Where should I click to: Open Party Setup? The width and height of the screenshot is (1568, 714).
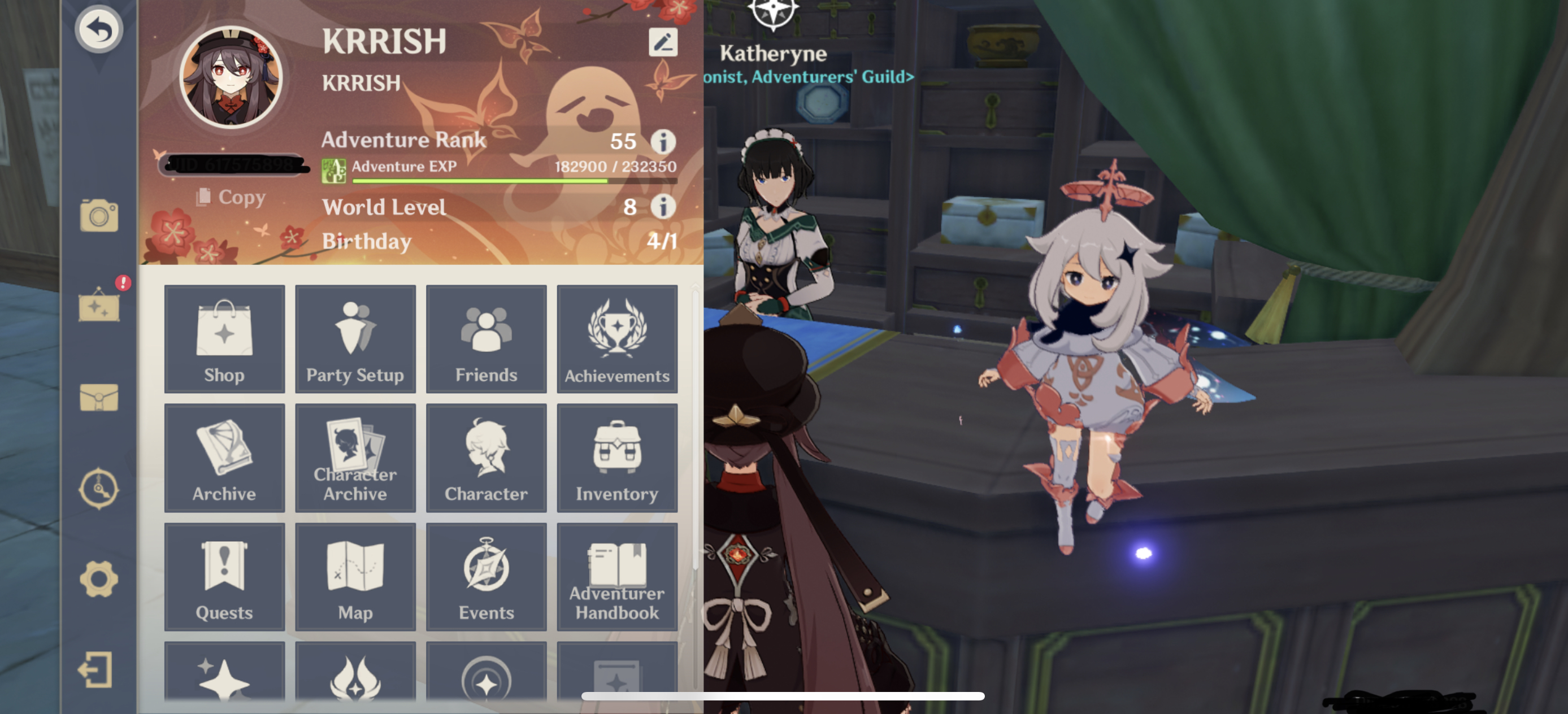tap(355, 339)
